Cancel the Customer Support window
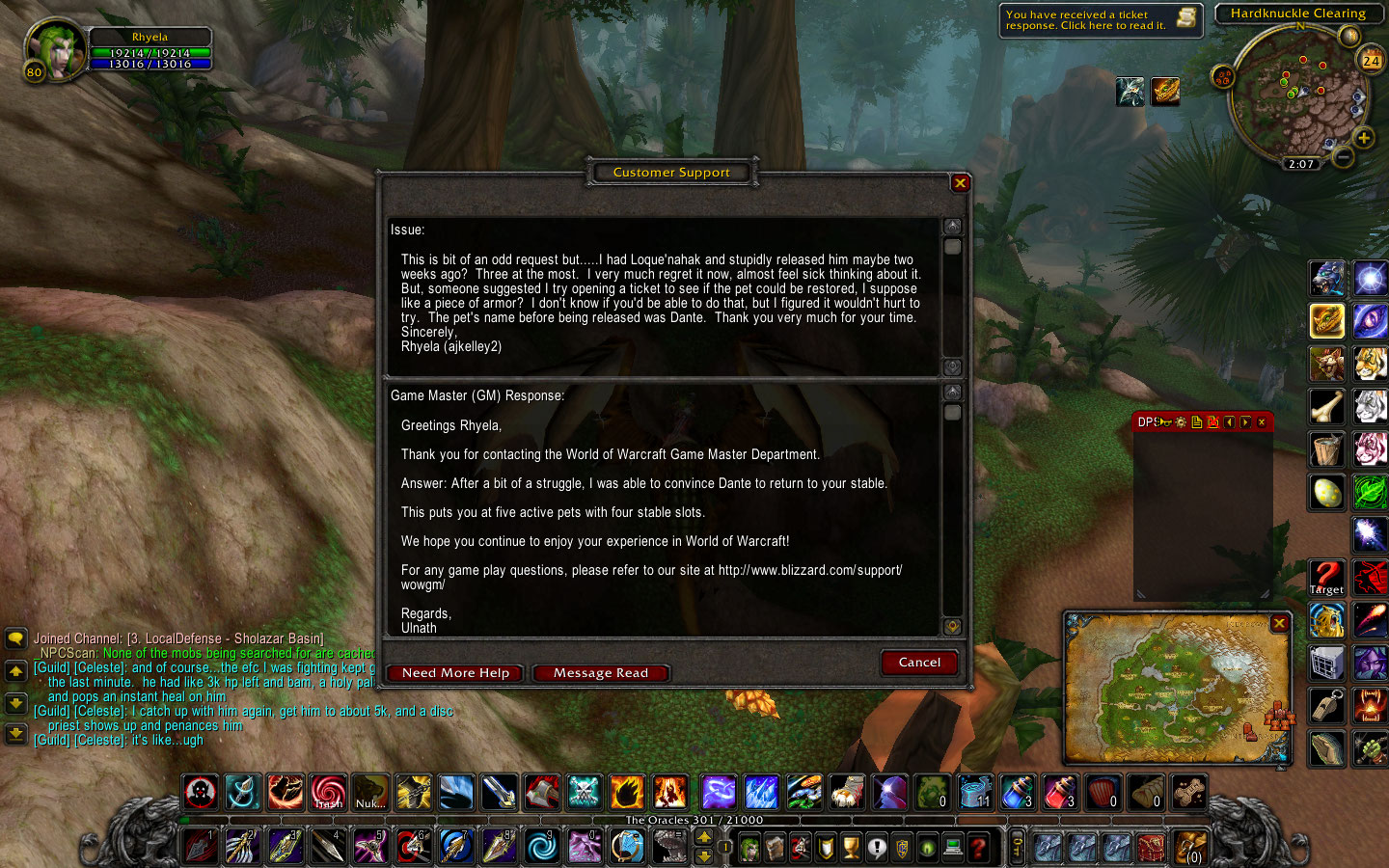 coord(918,663)
